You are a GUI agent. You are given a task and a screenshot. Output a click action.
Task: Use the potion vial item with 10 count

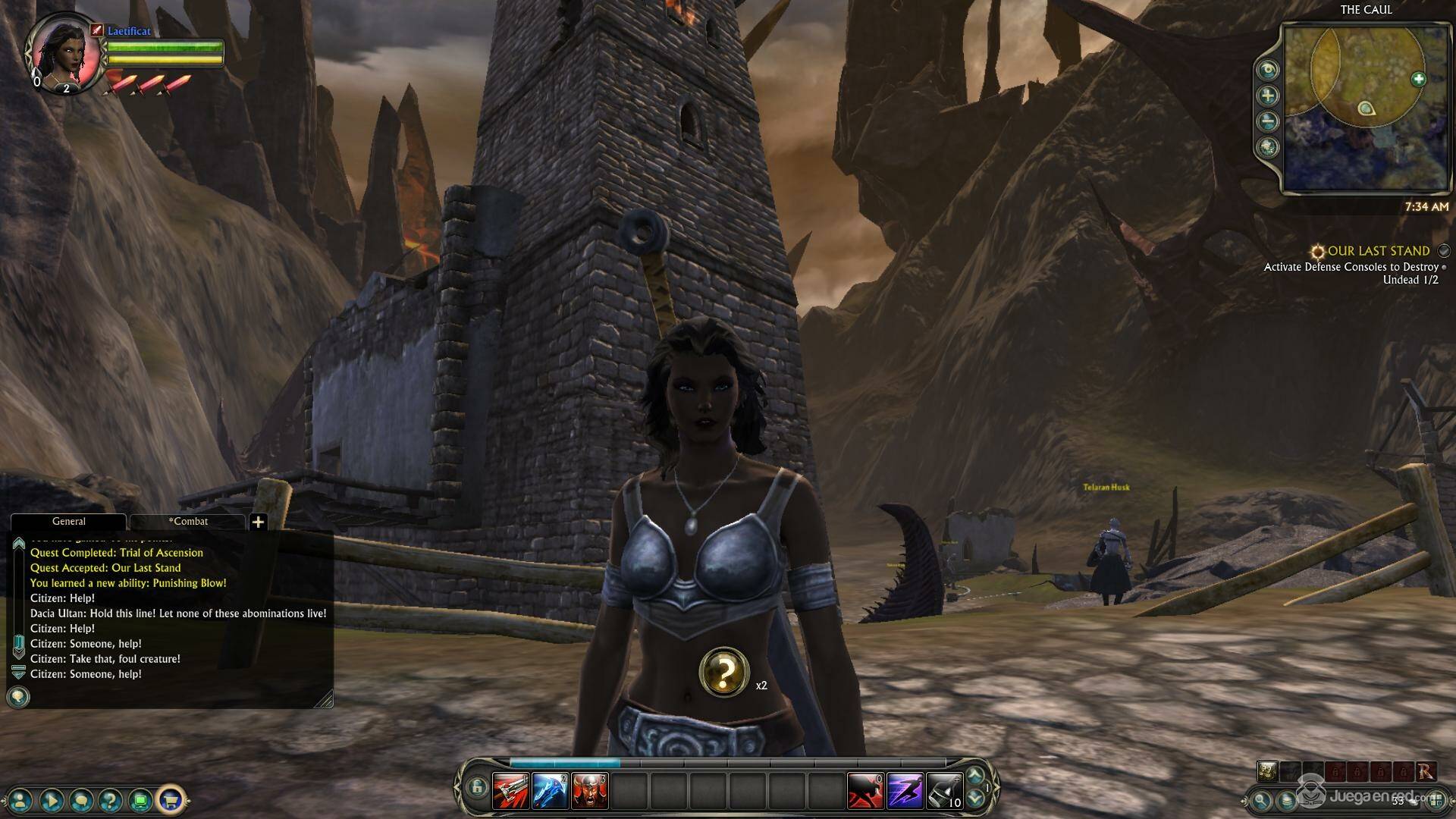click(x=944, y=791)
